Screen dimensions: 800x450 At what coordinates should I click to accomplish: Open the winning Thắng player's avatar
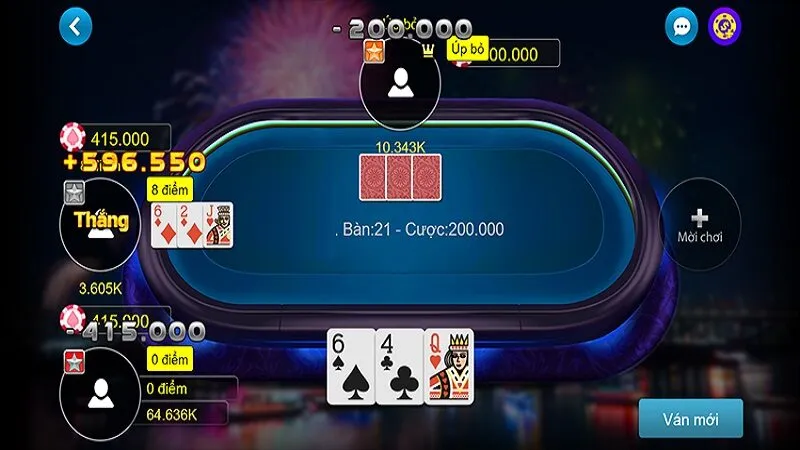(x=100, y=222)
